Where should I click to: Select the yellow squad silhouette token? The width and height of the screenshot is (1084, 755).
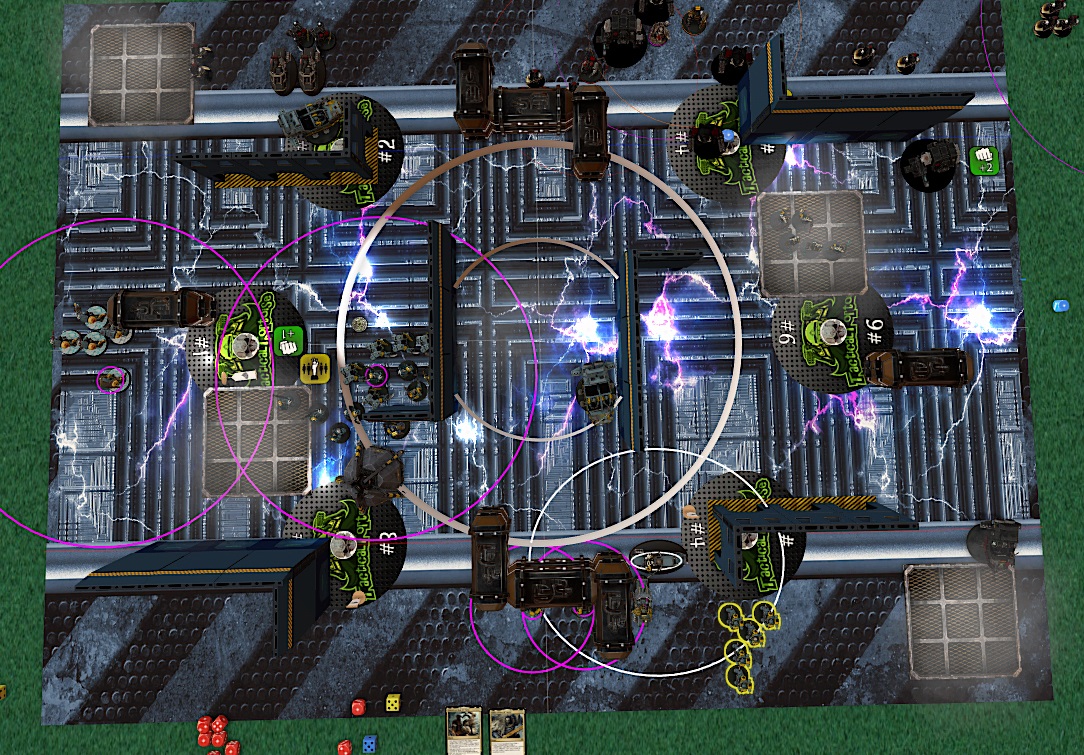(315, 368)
